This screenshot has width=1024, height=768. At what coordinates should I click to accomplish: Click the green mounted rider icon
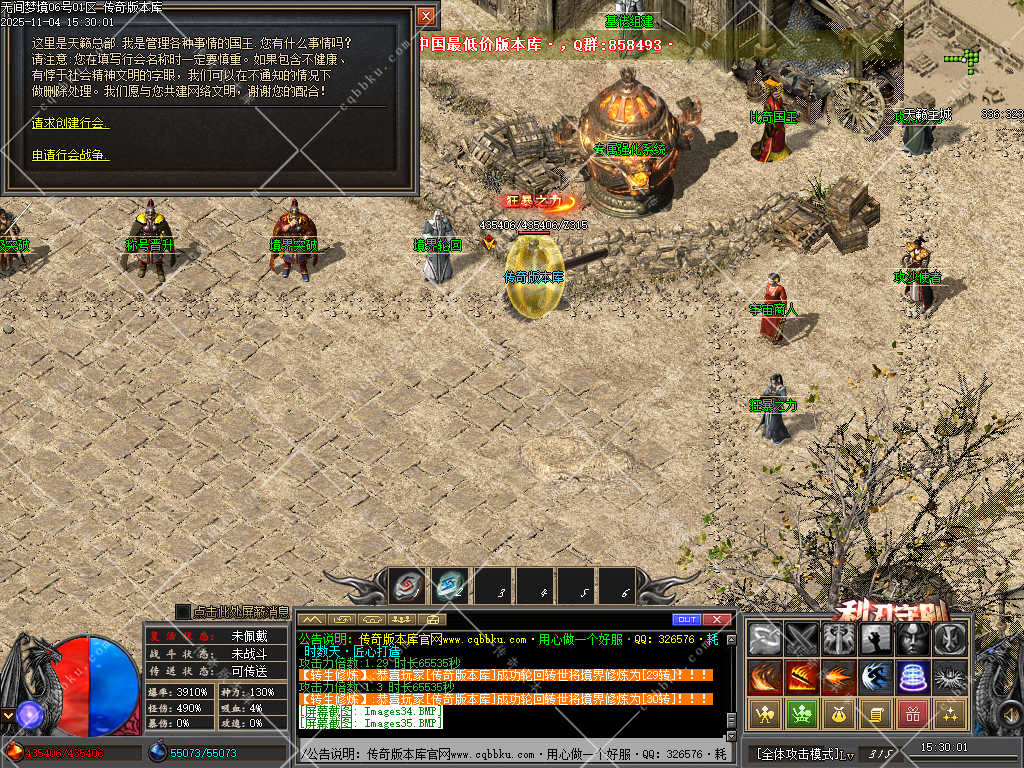(x=802, y=714)
